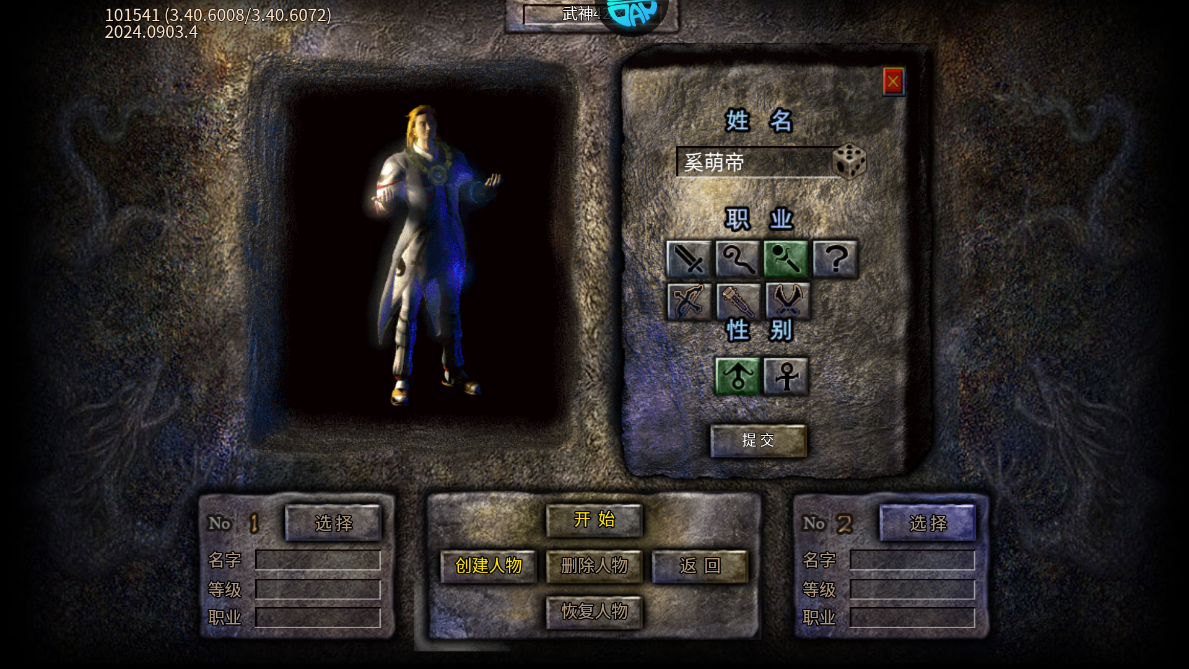
Task: Click the character name input field
Action: (x=753, y=162)
